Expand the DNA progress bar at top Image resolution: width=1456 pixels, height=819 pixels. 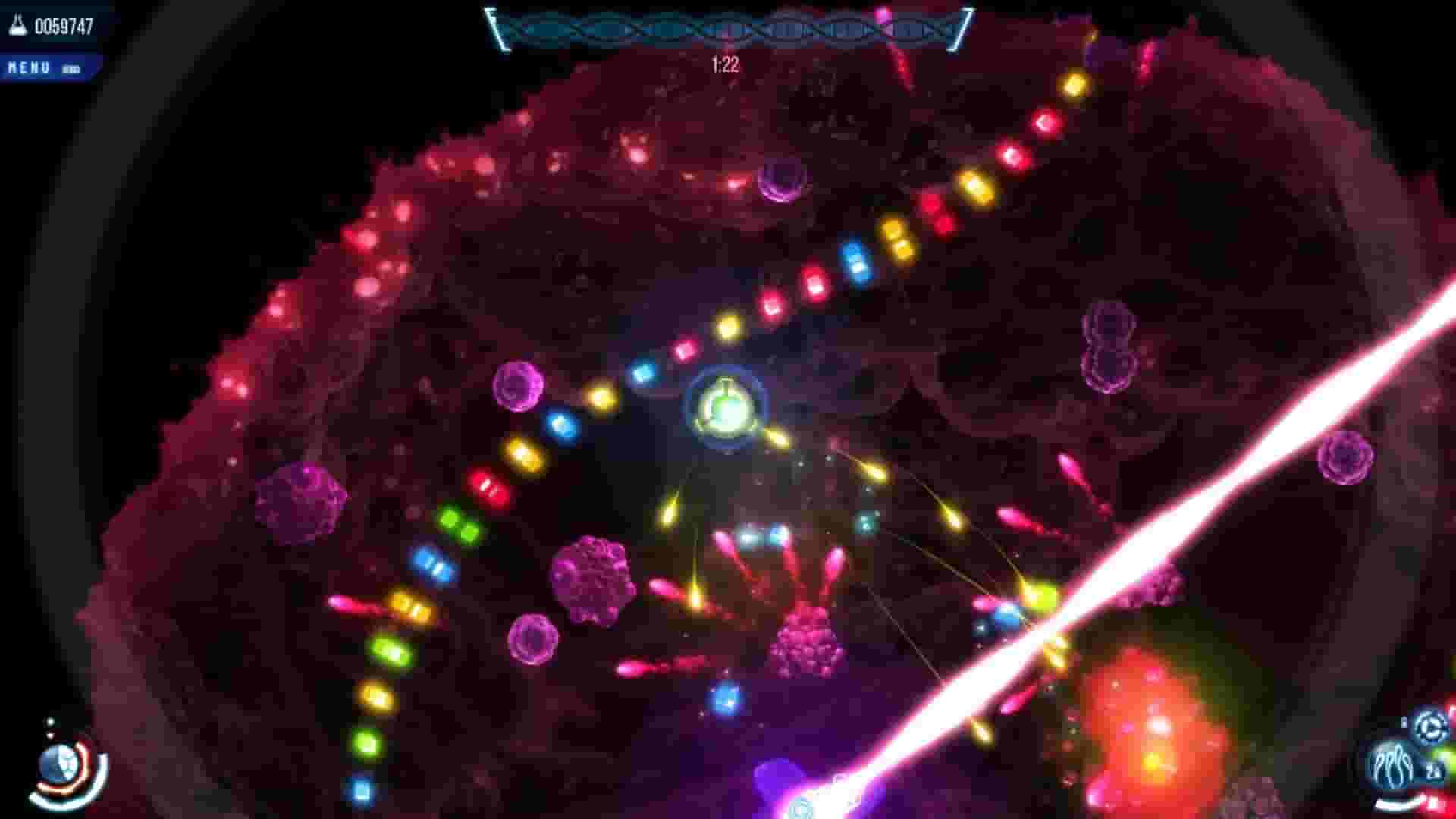click(x=728, y=30)
